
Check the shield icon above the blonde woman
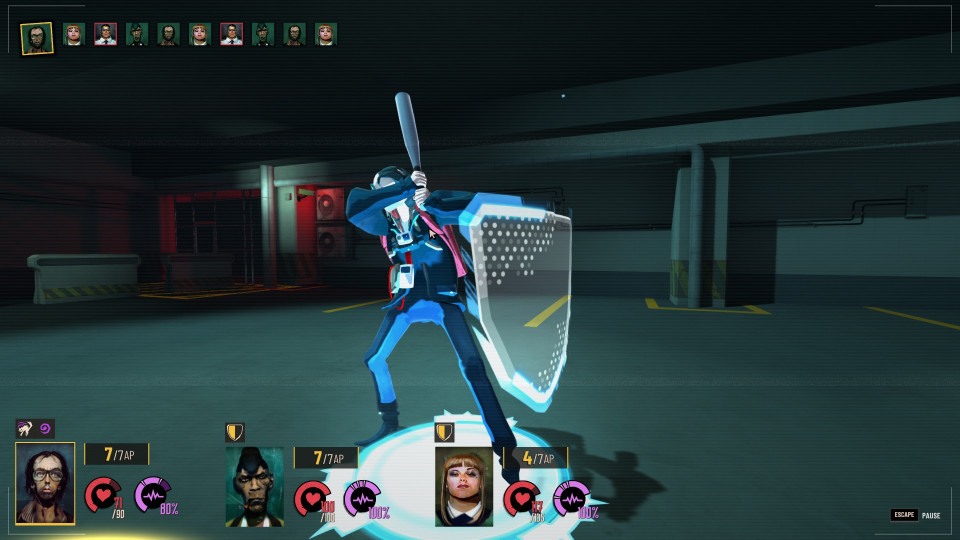coord(444,432)
